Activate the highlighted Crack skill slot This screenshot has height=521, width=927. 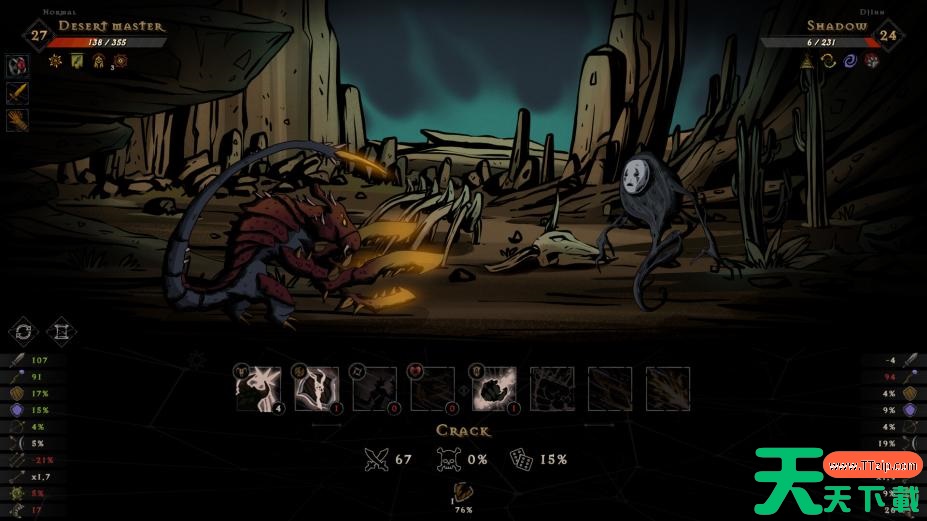point(493,388)
